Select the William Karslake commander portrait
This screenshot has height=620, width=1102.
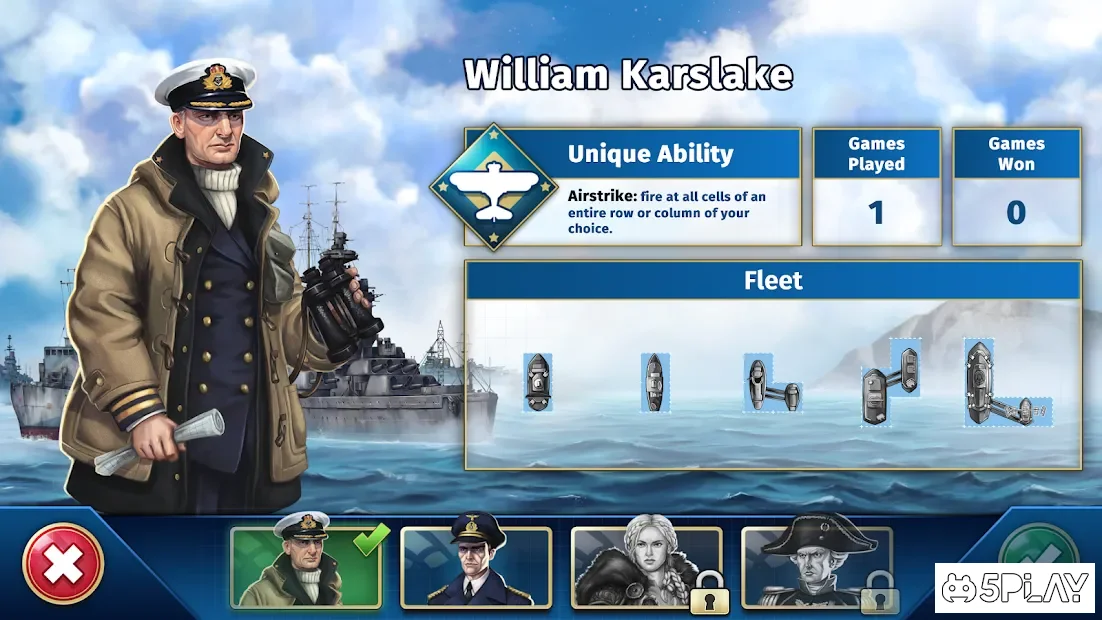coord(305,567)
